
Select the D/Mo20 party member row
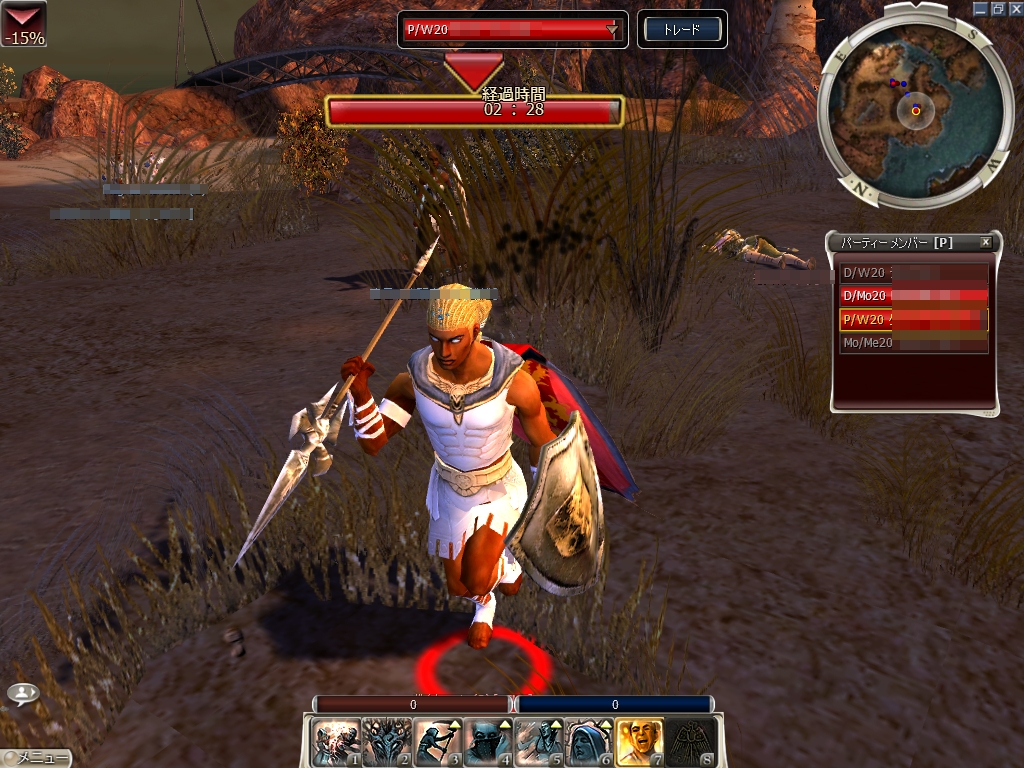pyautogui.click(x=913, y=295)
